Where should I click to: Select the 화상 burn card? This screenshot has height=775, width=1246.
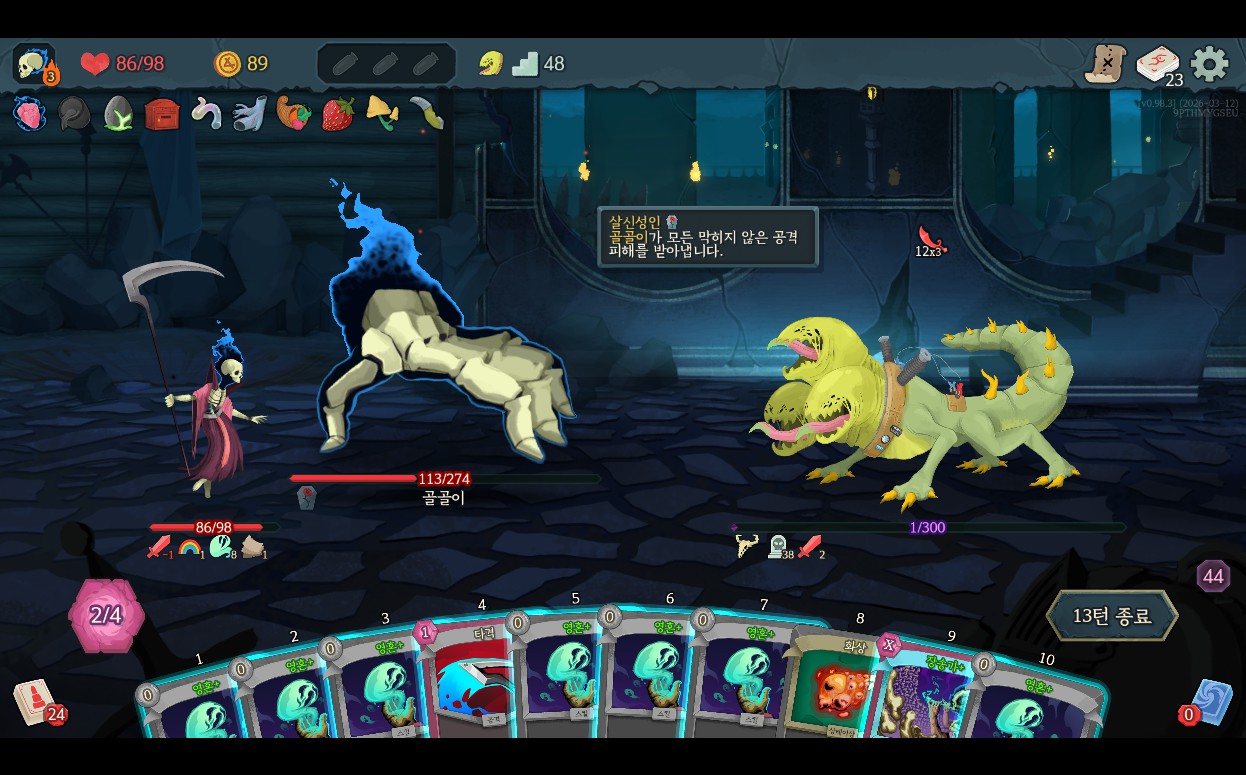[x=835, y=685]
